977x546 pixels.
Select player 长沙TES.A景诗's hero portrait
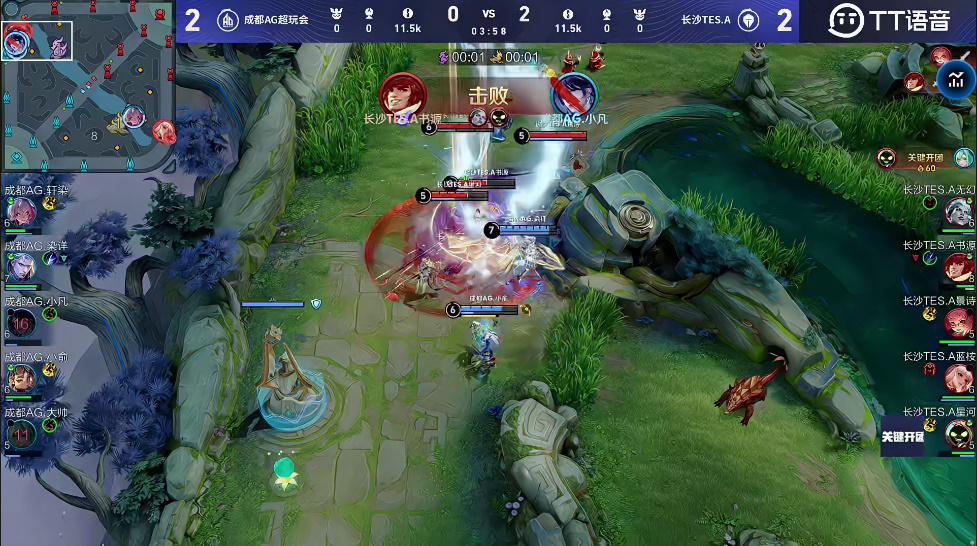click(x=957, y=322)
